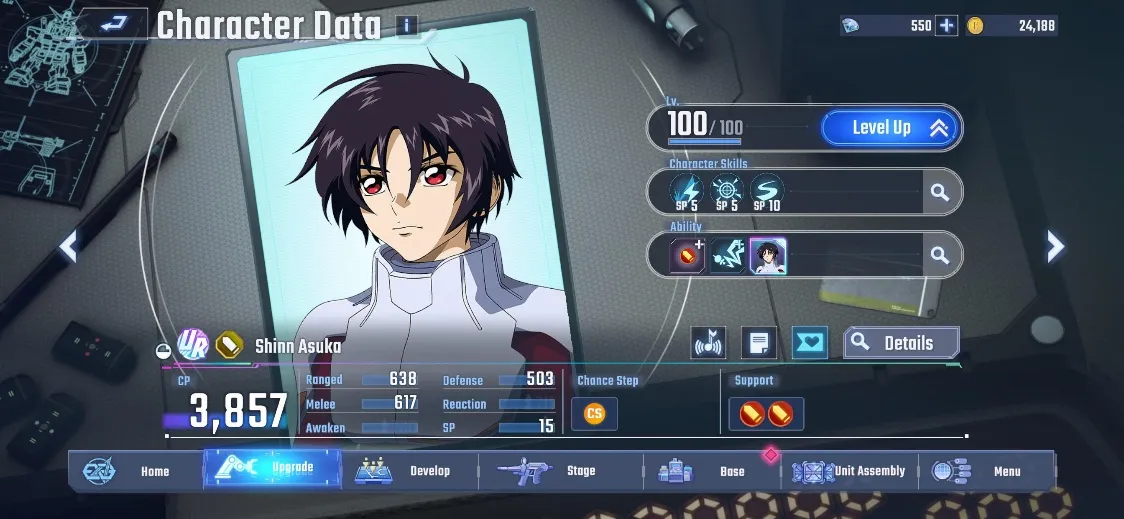Toggle the heart favorite card icon
Image resolution: width=1124 pixels, height=519 pixels.
pos(809,343)
